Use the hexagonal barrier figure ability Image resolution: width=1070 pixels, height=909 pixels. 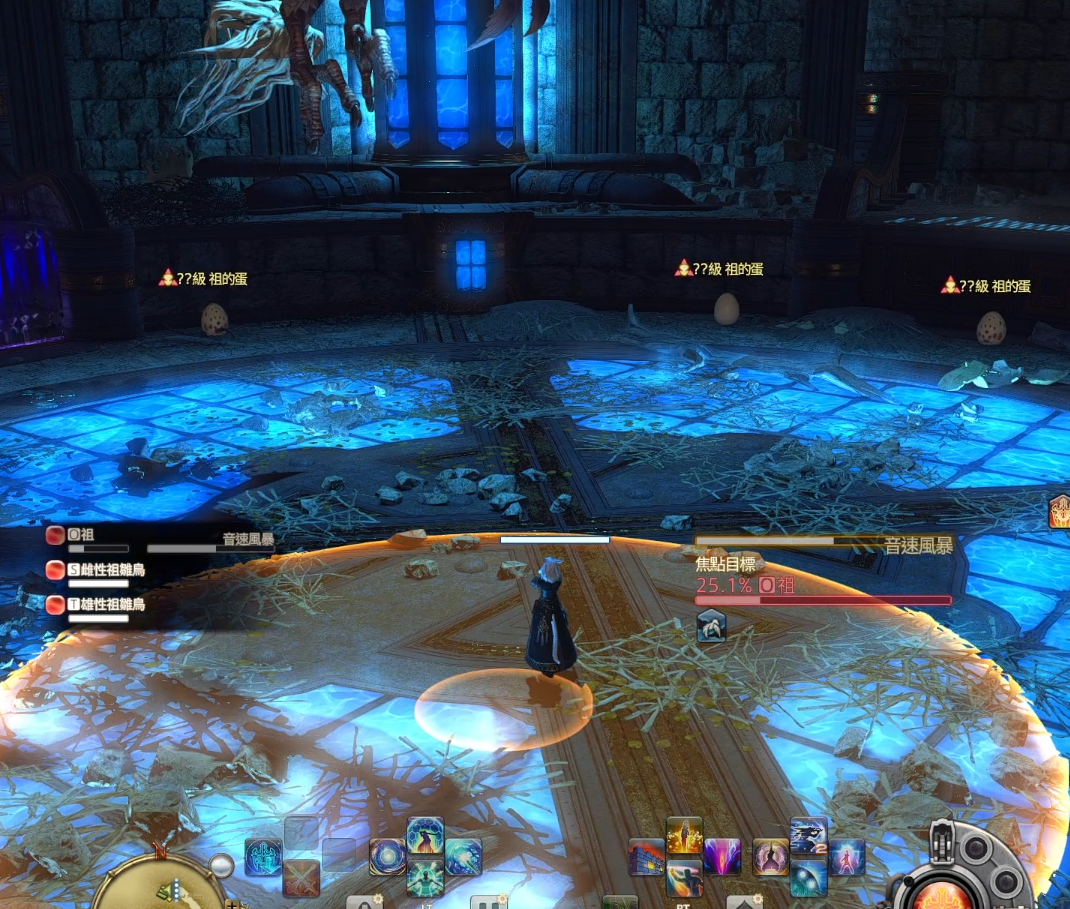click(425, 836)
